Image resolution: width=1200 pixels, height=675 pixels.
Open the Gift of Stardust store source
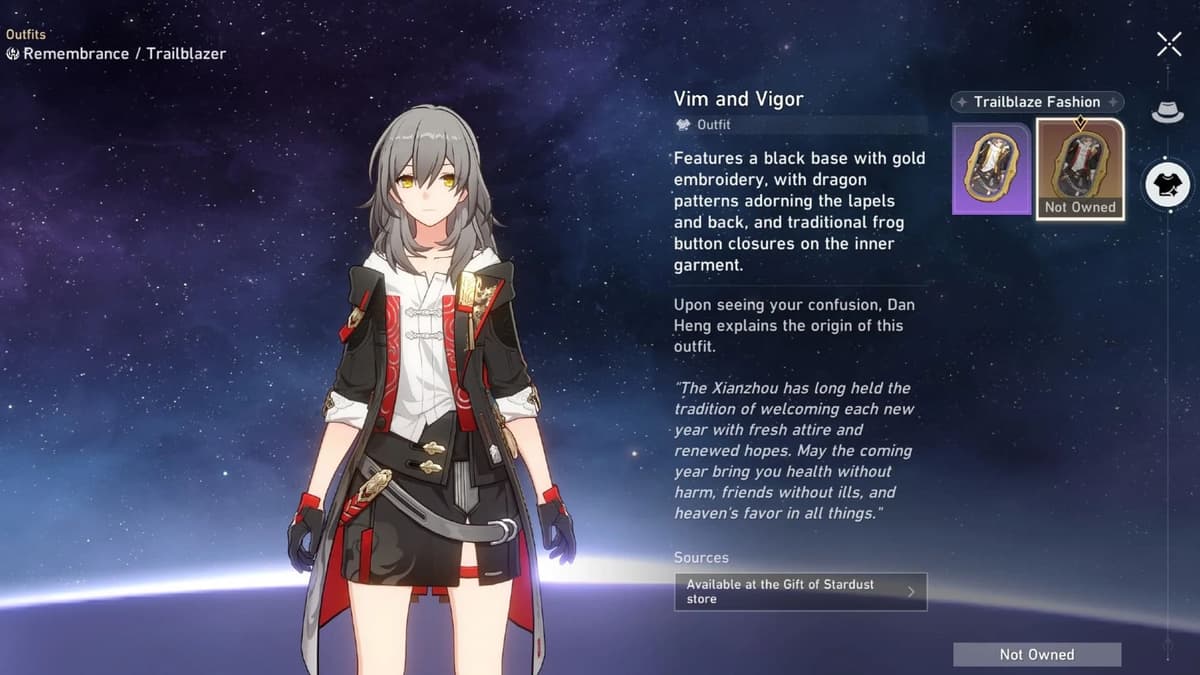point(800,591)
